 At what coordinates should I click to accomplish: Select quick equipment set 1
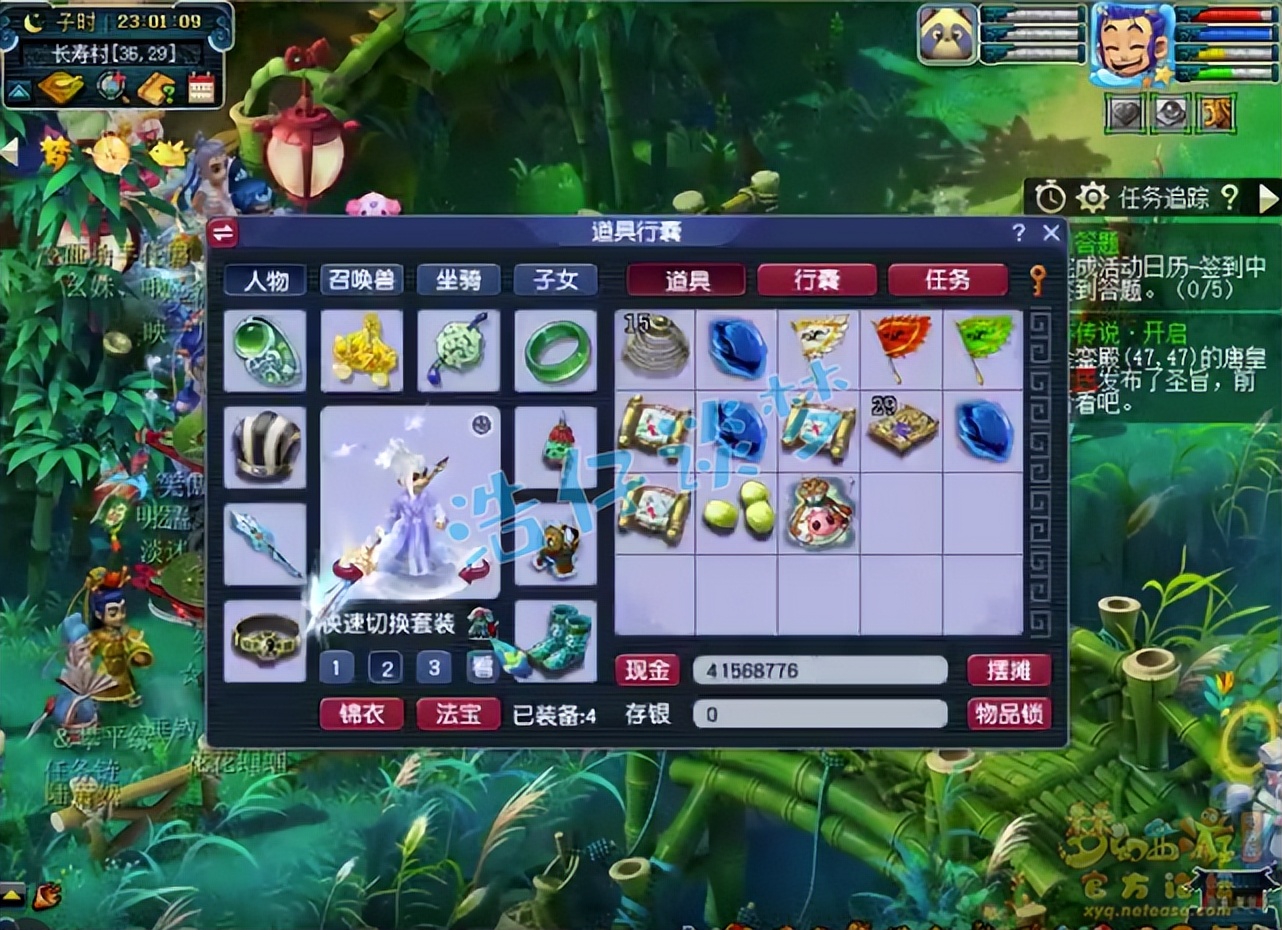[337, 666]
